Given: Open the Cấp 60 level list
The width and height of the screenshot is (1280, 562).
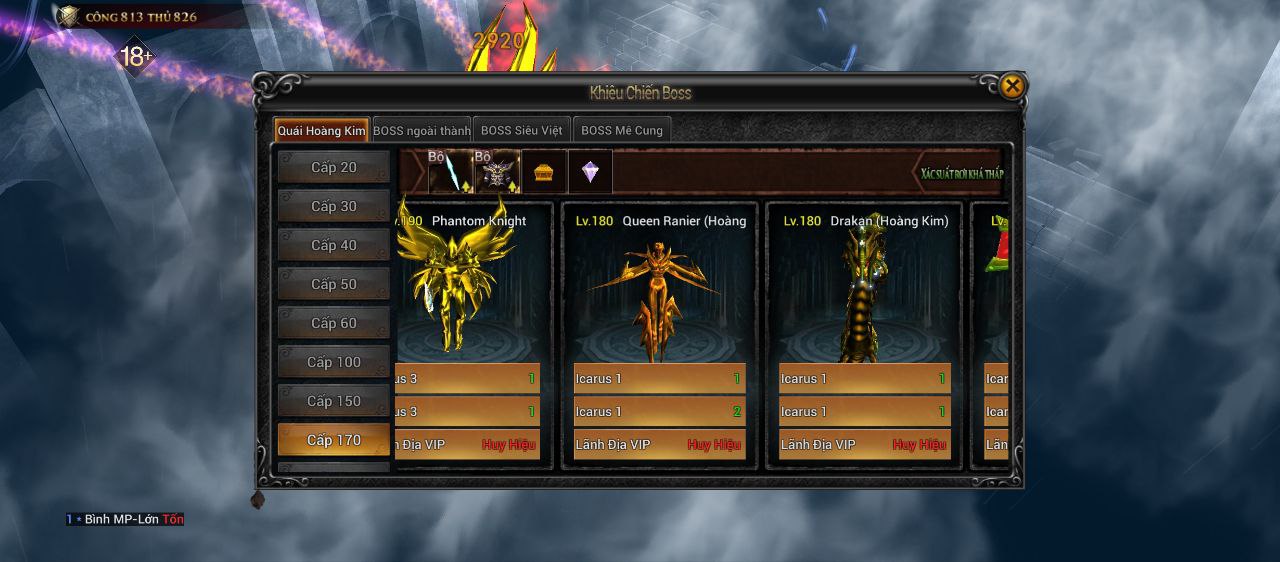Looking at the screenshot, I should [x=333, y=324].
